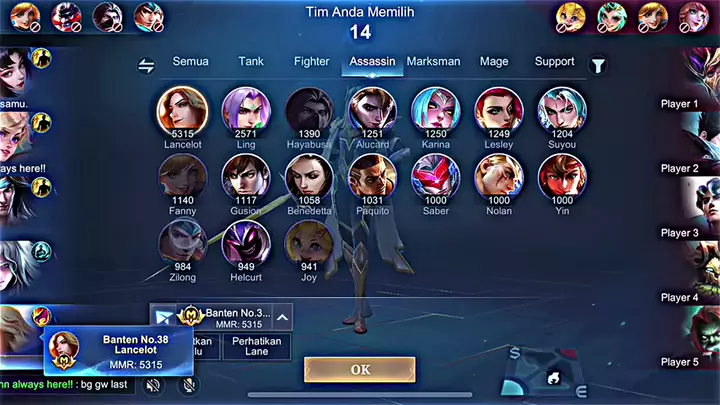Screen dimensions: 720x405
Task: Toggle the muted microphone icon
Action: pyautogui.click(x=188, y=384)
